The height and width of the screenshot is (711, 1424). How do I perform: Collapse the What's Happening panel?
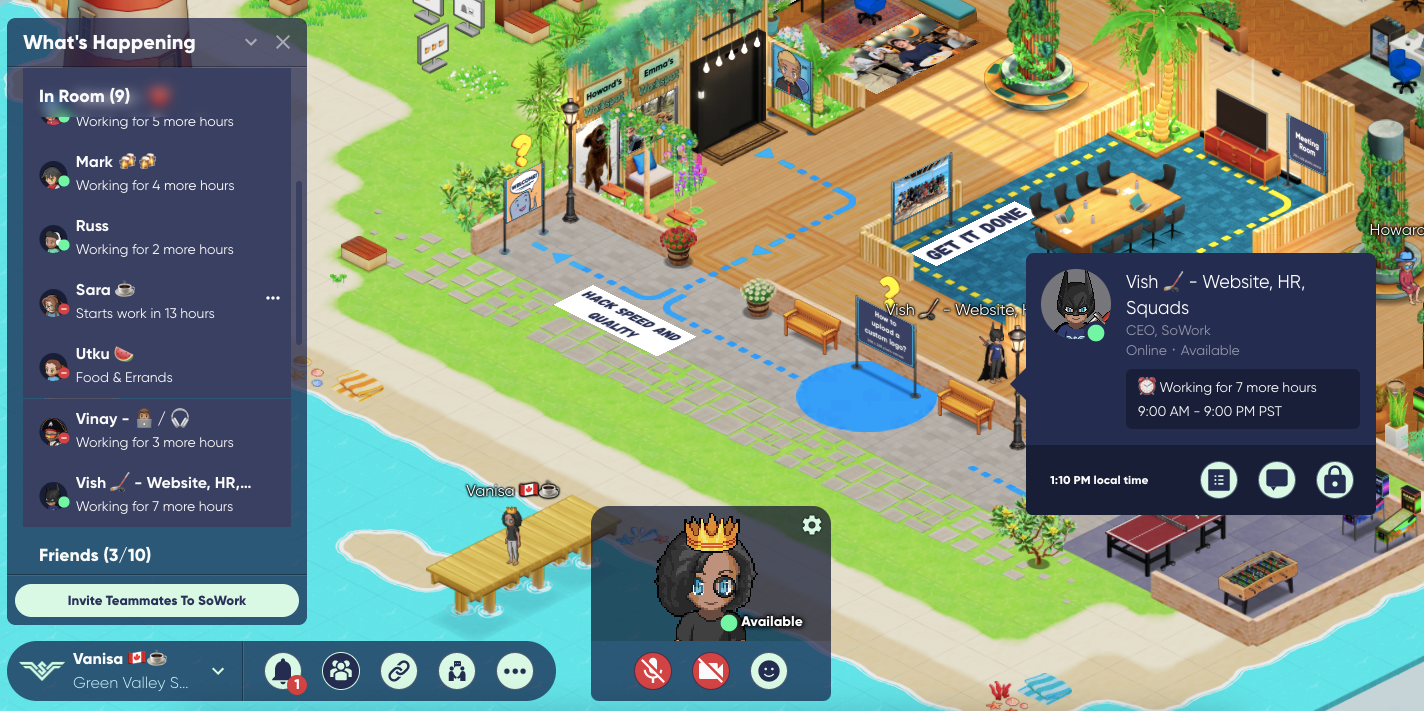point(251,42)
